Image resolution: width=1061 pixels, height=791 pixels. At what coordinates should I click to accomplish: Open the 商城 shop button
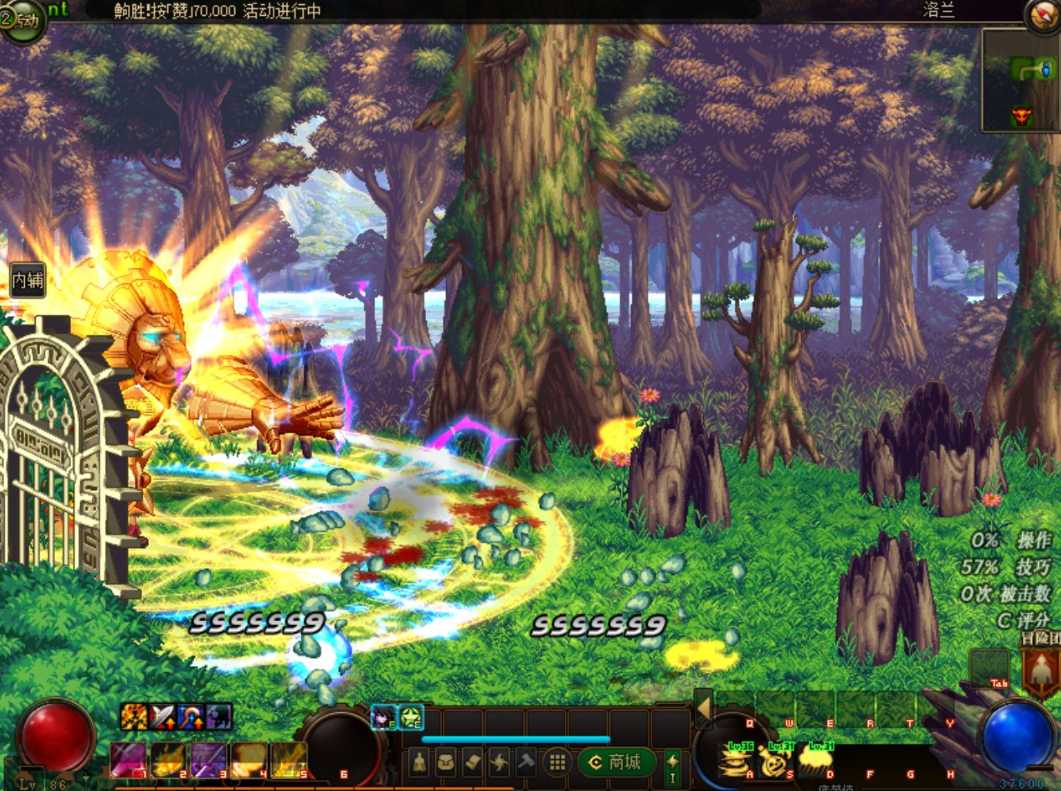(617, 763)
